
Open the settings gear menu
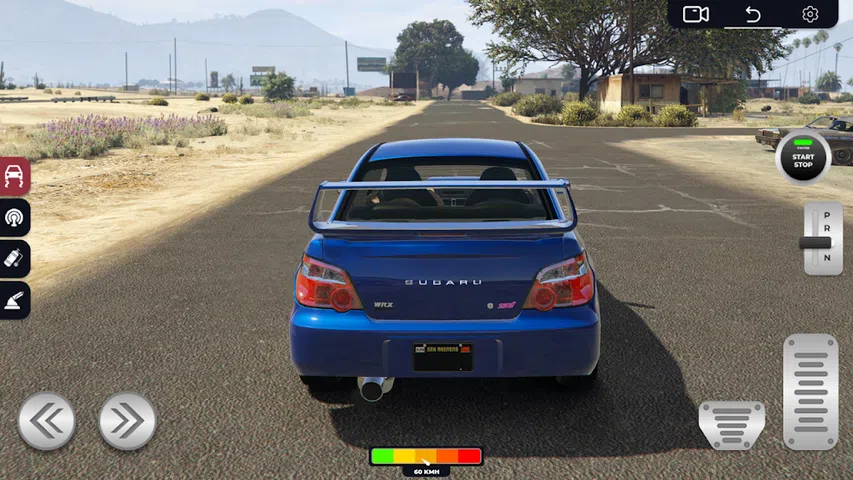[x=810, y=14]
